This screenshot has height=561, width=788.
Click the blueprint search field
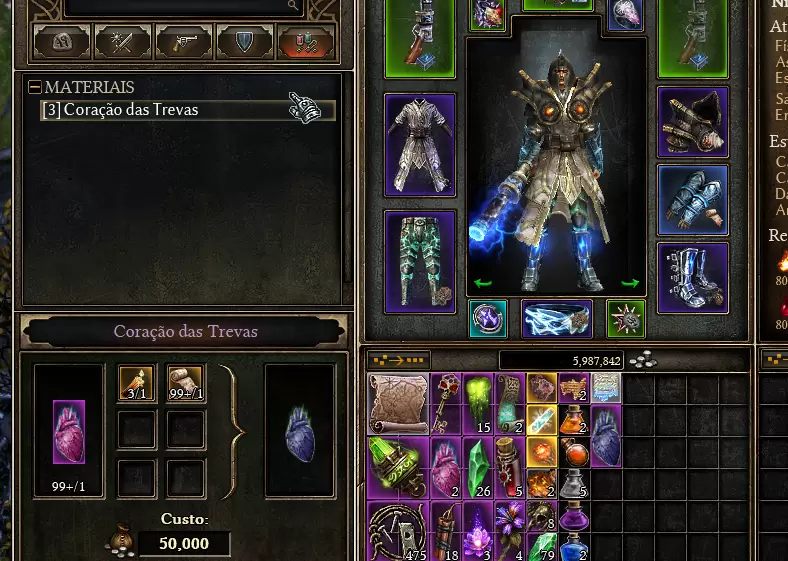180,6
